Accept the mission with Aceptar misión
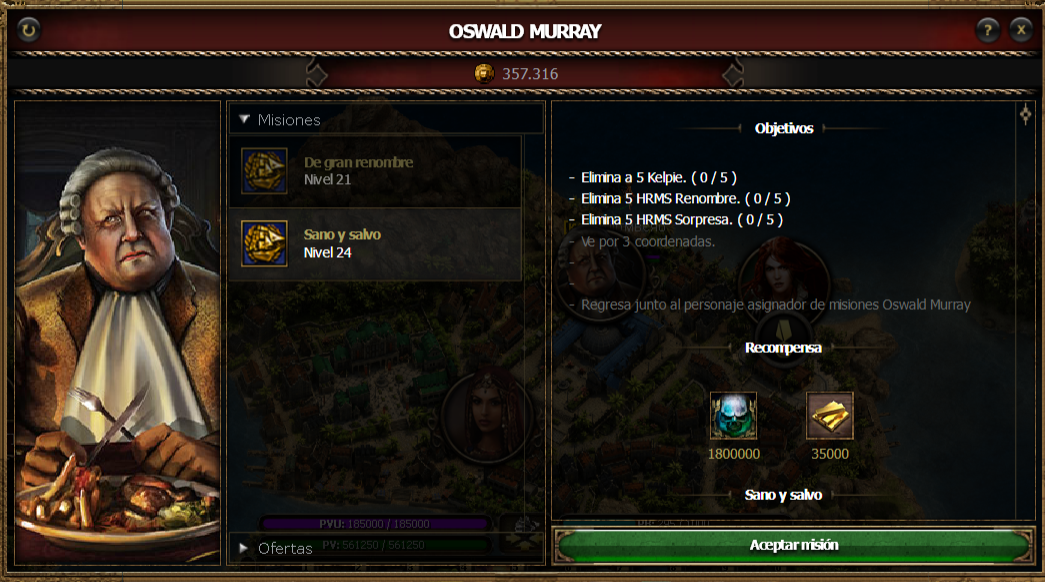The width and height of the screenshot is (1045, 582). (793, 545)
